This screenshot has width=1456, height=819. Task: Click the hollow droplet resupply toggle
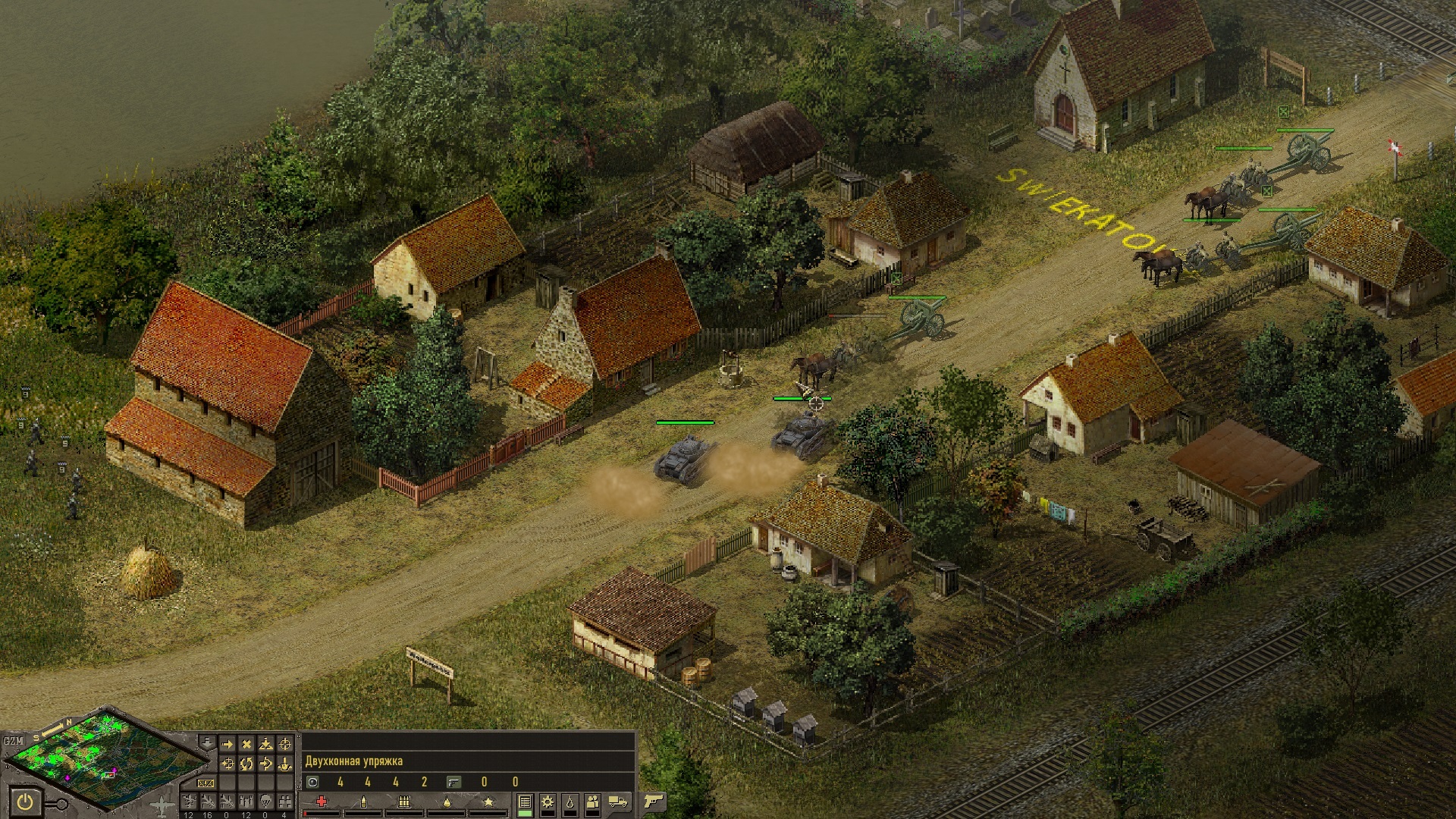(570, 802)
